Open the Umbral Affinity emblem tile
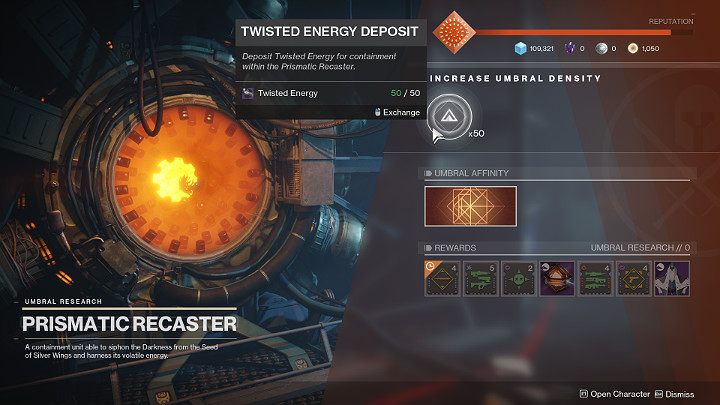The width and height of the screenshot is (720, 405). pyautogui.click(x=470, y=206)
